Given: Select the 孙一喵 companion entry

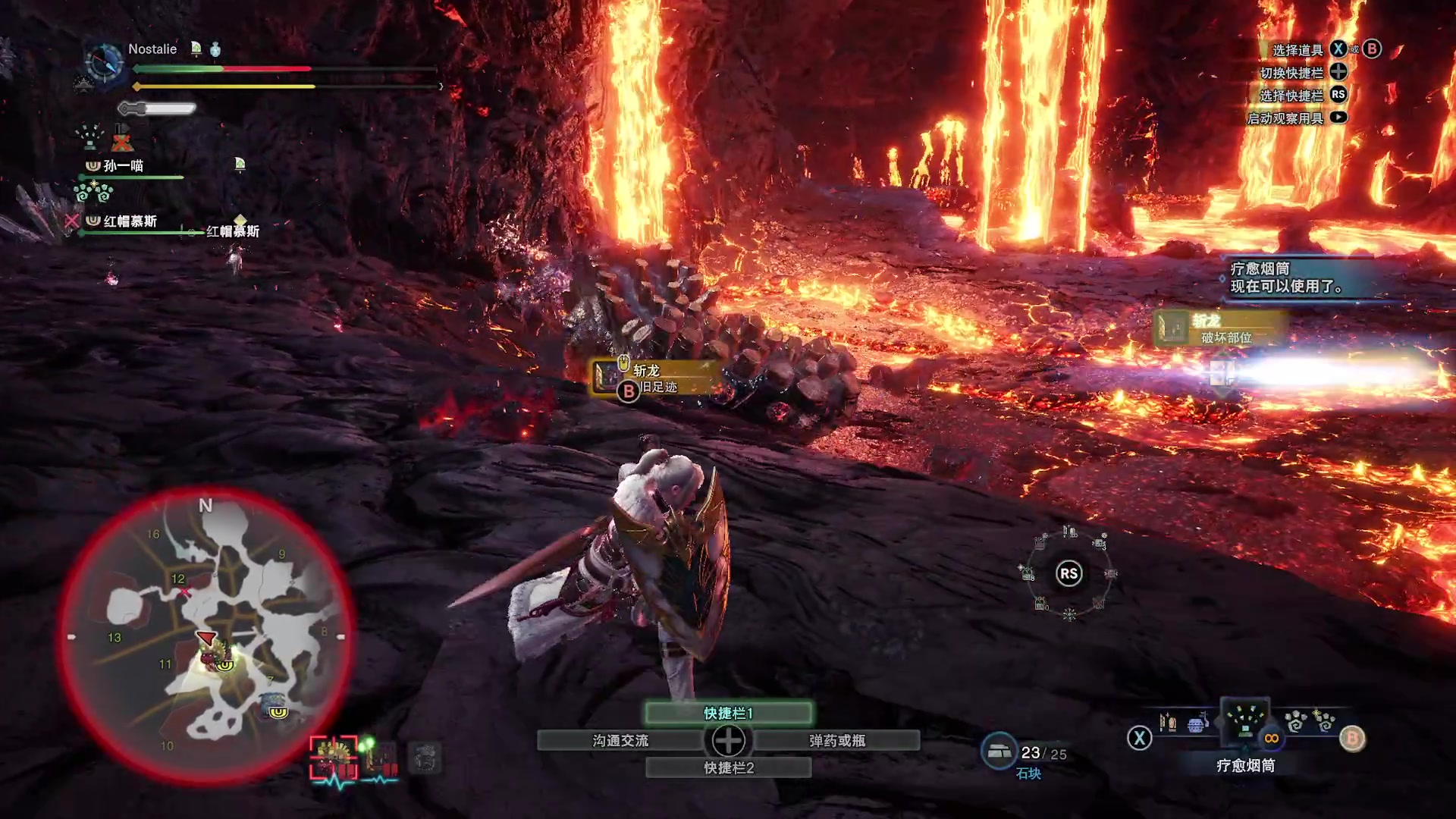Looking at the screenshot, I should coord(123,165).
